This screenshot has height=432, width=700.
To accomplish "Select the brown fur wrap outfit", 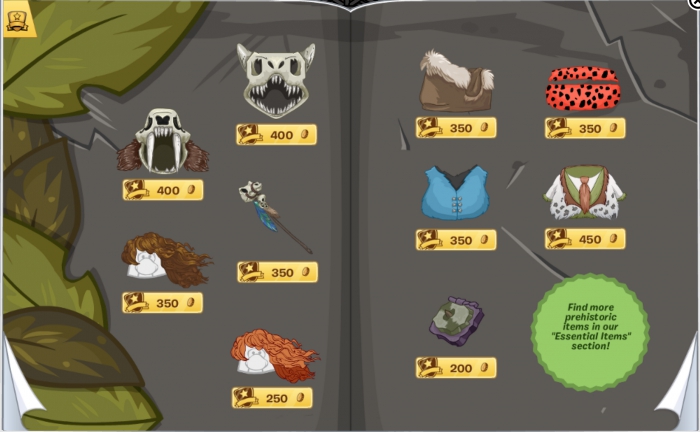I will [x=455, y=82].
